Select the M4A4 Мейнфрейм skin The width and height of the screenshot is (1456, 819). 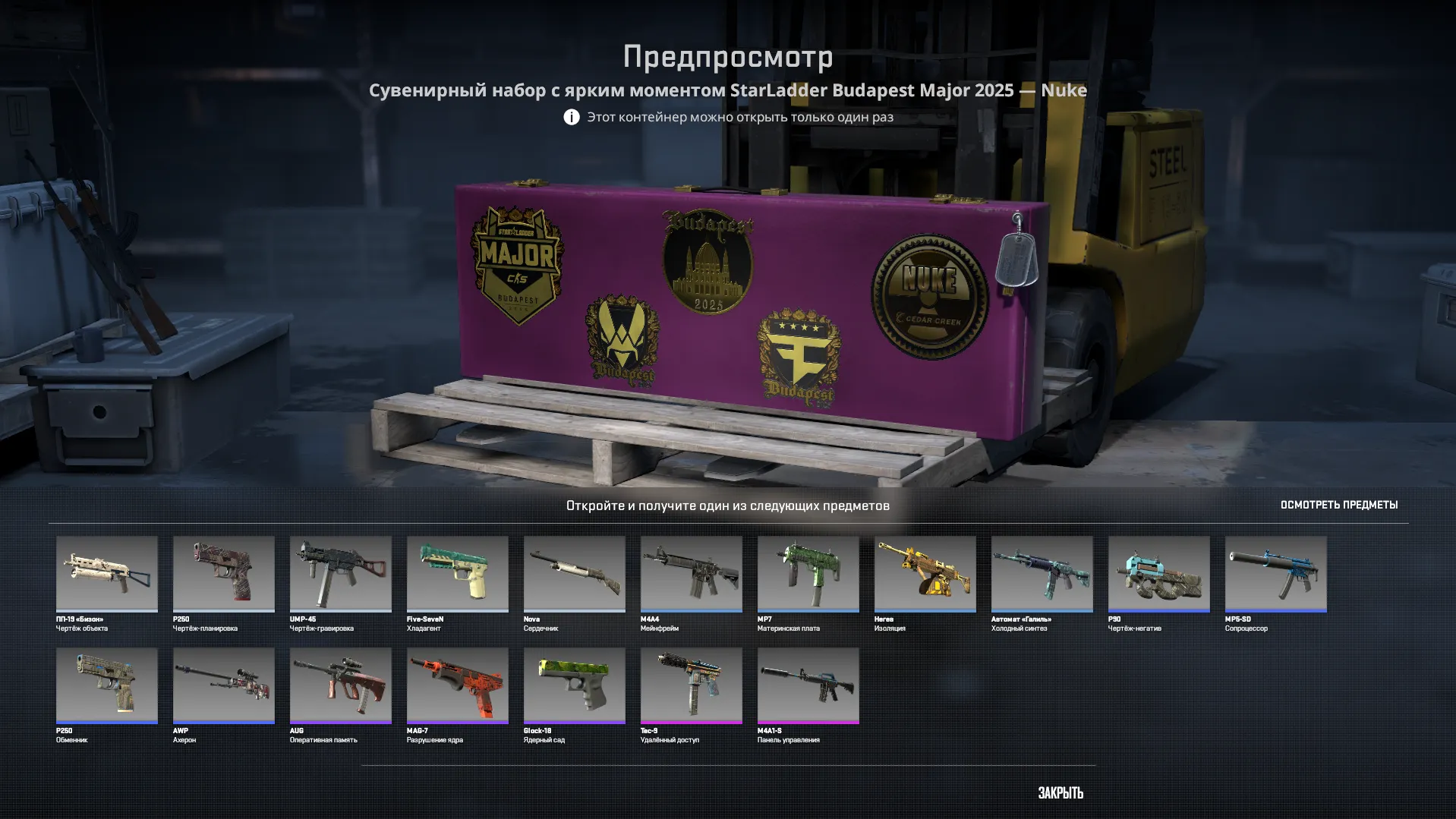click(x=691, y=575)
